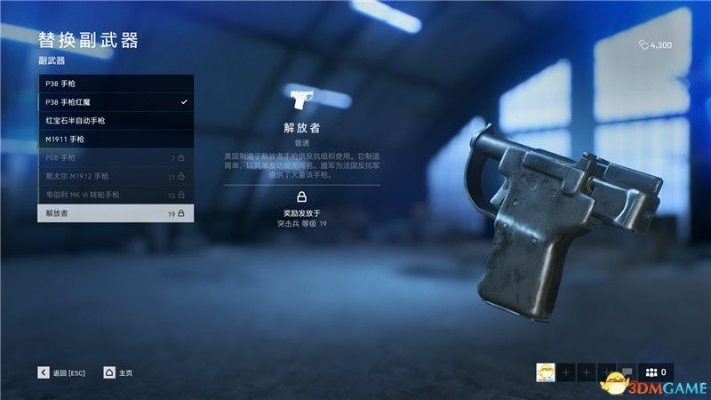711x400 pixels.
Task: Highlight the 解放者 pistol entry
Action: (116, 213)
